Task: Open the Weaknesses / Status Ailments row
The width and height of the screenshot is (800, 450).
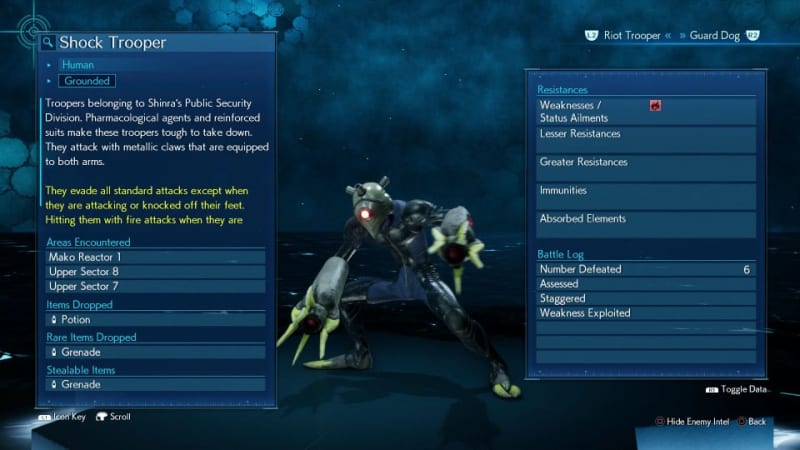Action: point(645,111)
